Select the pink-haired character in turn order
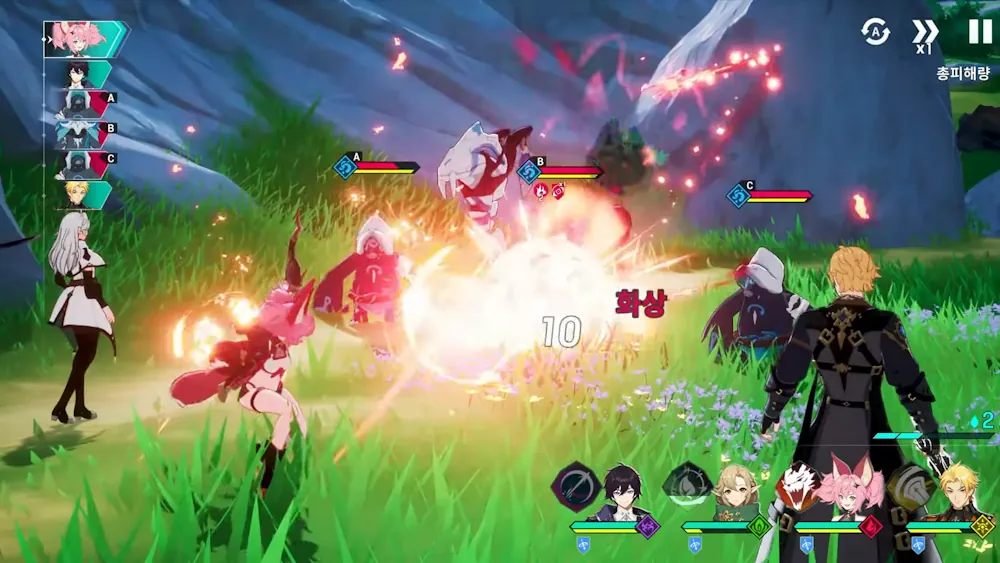Viewport: 1000px width, 563px height. point(85,38)
